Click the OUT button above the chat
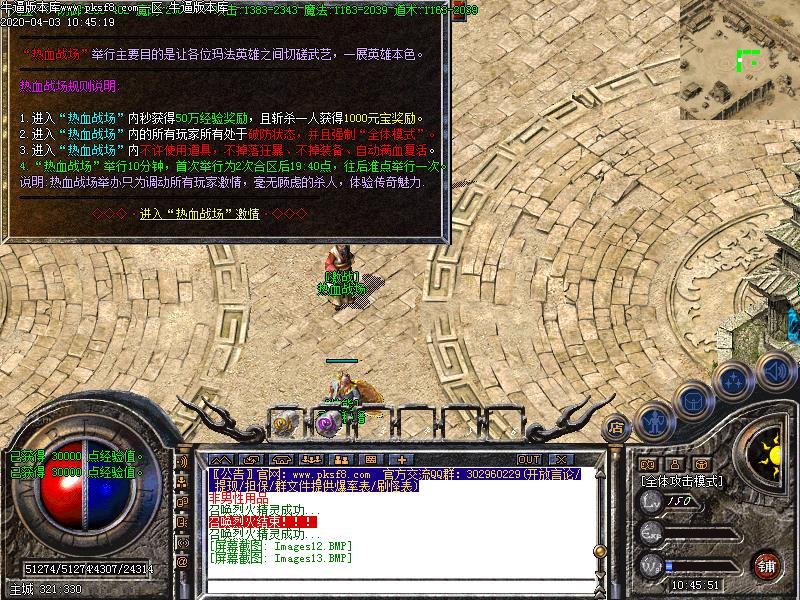The height and width of the screenshot is (600, 800). point(529,460)
